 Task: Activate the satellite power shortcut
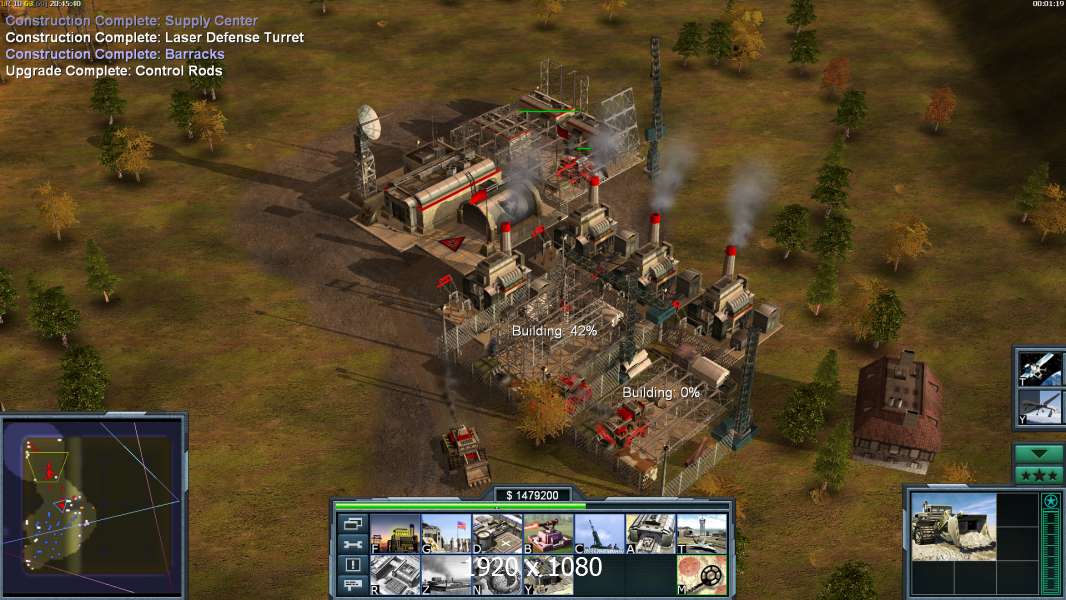1038,368
